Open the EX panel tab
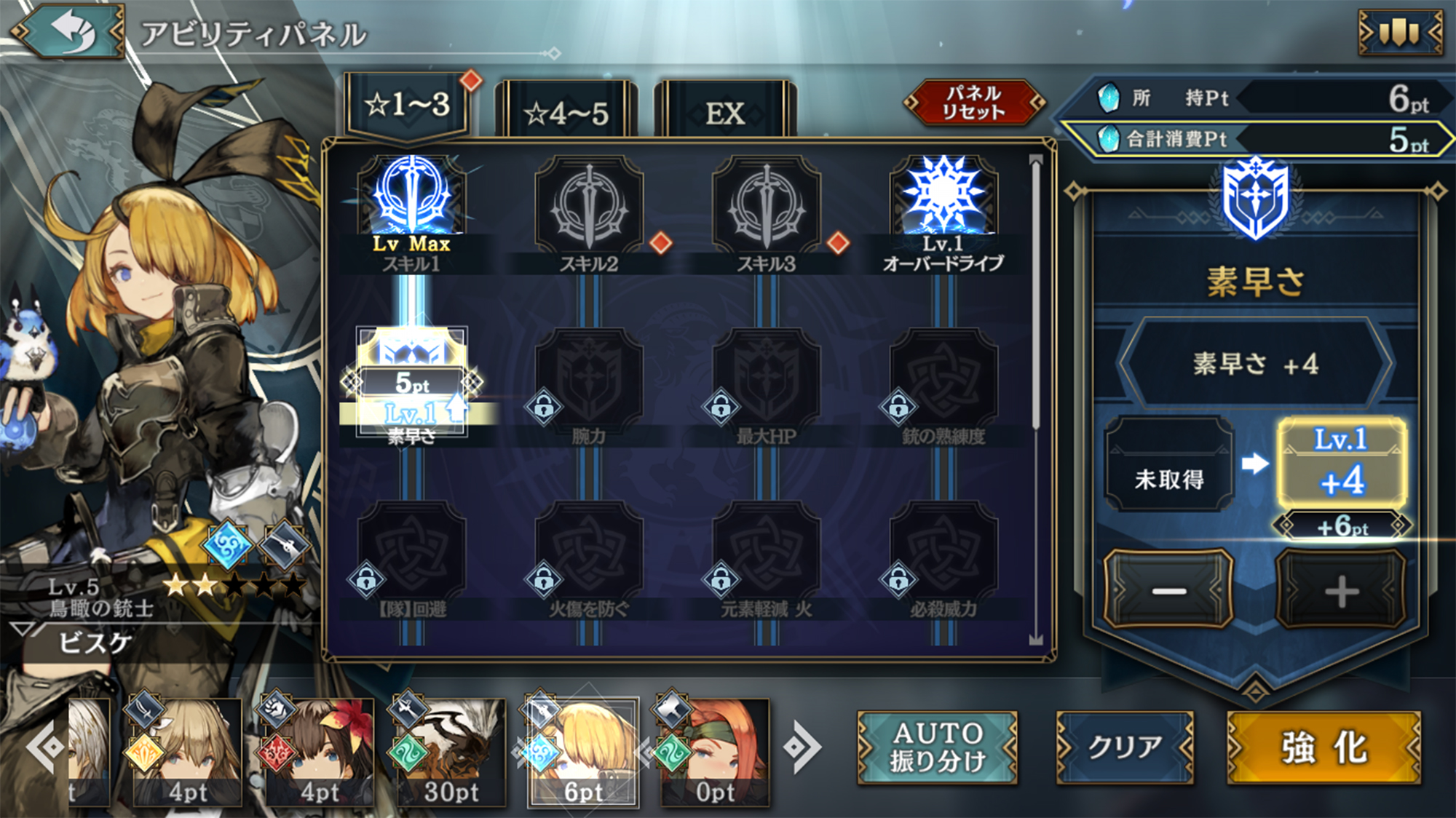The image size is (1456, 818). pyautogui.click(x=725, y=111)
